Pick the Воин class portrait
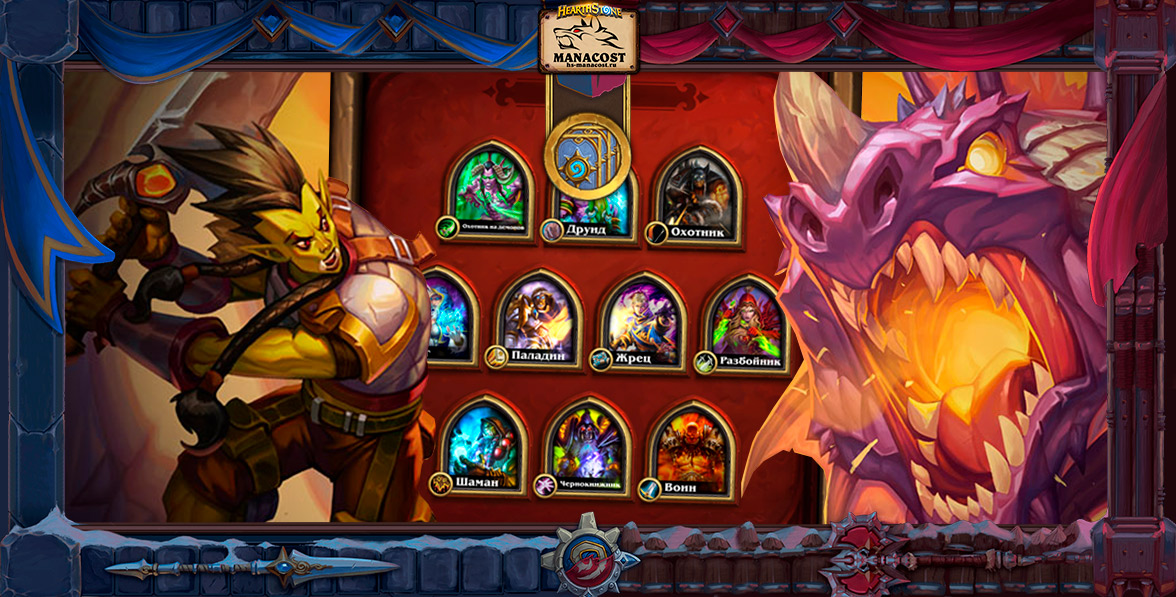The image size is (1176, 597). tap(692, 447)
